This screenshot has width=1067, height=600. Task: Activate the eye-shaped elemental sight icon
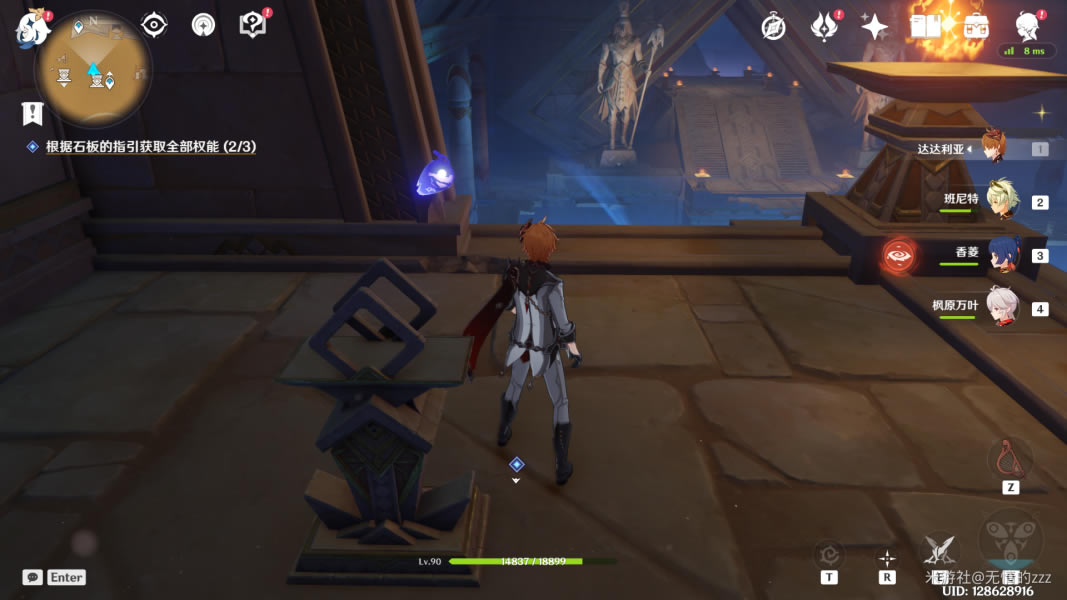coord(154,25)
